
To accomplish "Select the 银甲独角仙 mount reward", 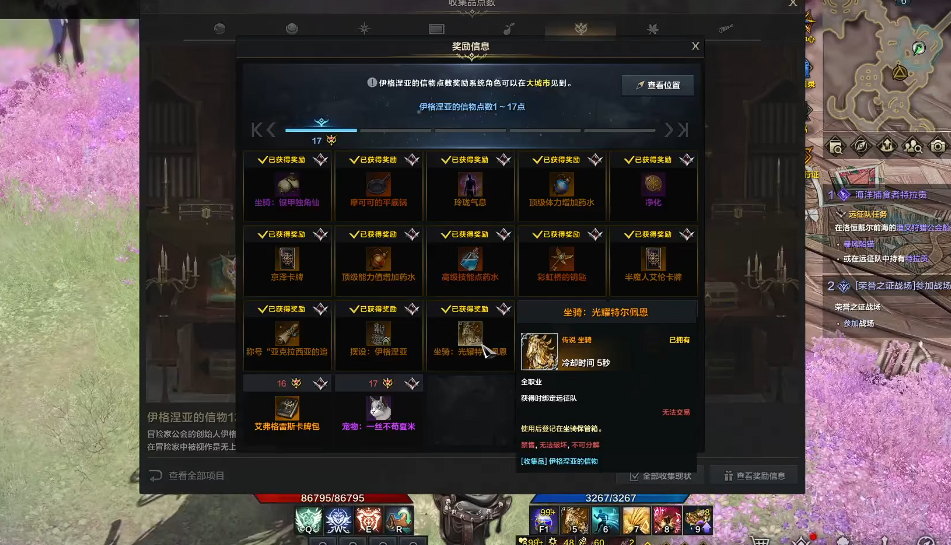I will 288,186.
